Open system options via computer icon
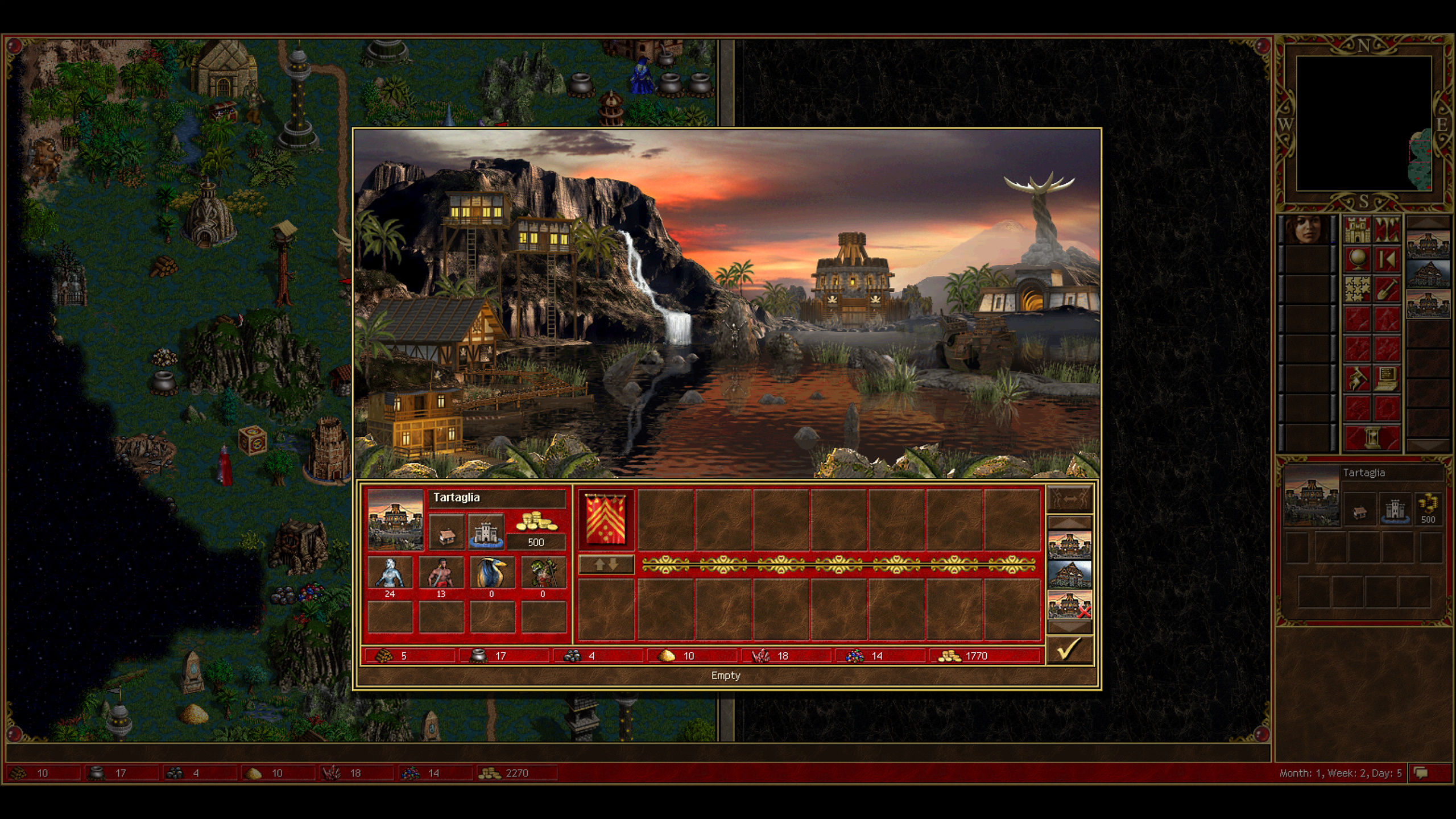The width and height of the screenshot is (1456, 819). [x=1387, y=378]
